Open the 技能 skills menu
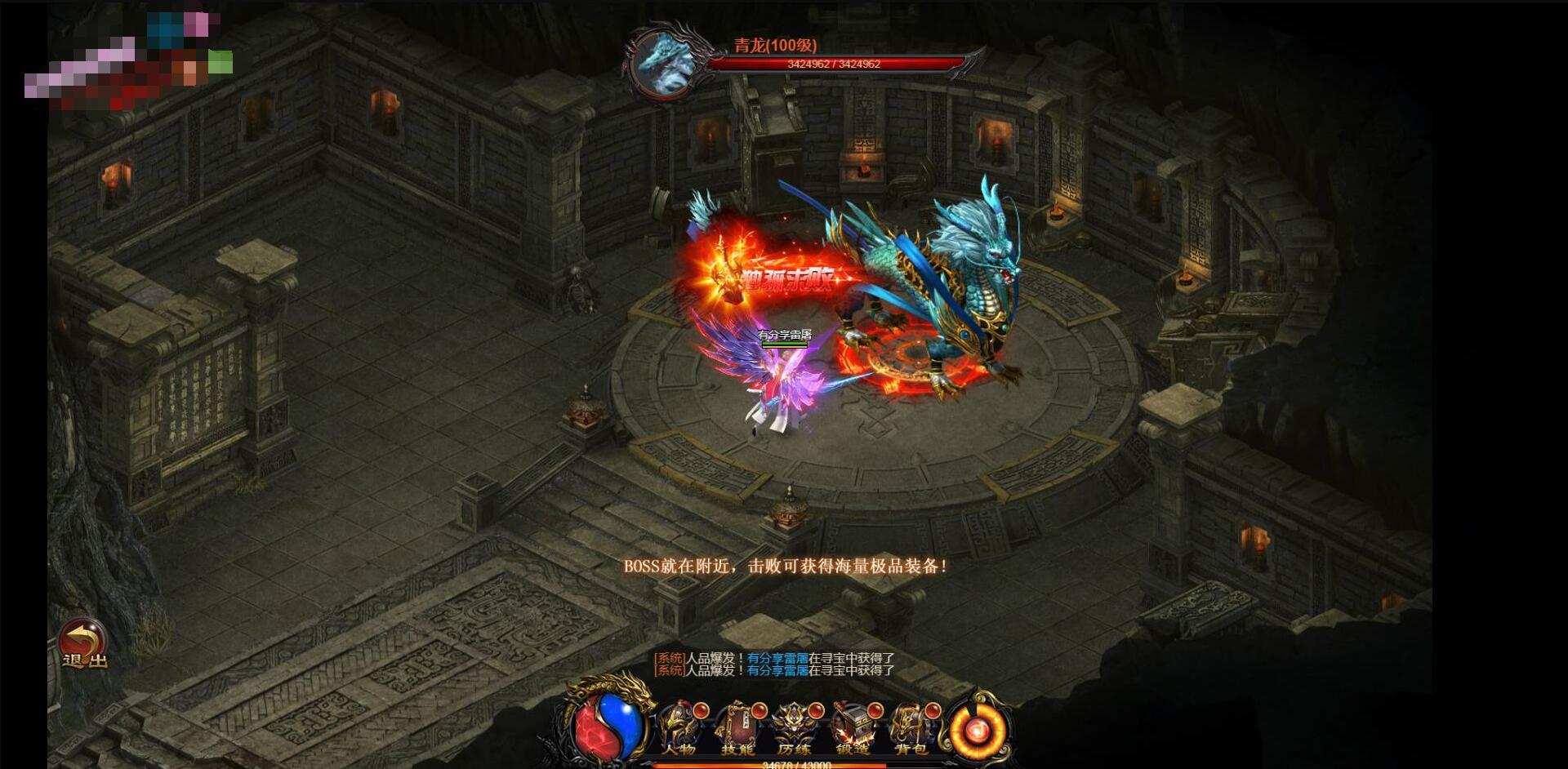Screen dimensions: 1568x769 pos(737,728)
